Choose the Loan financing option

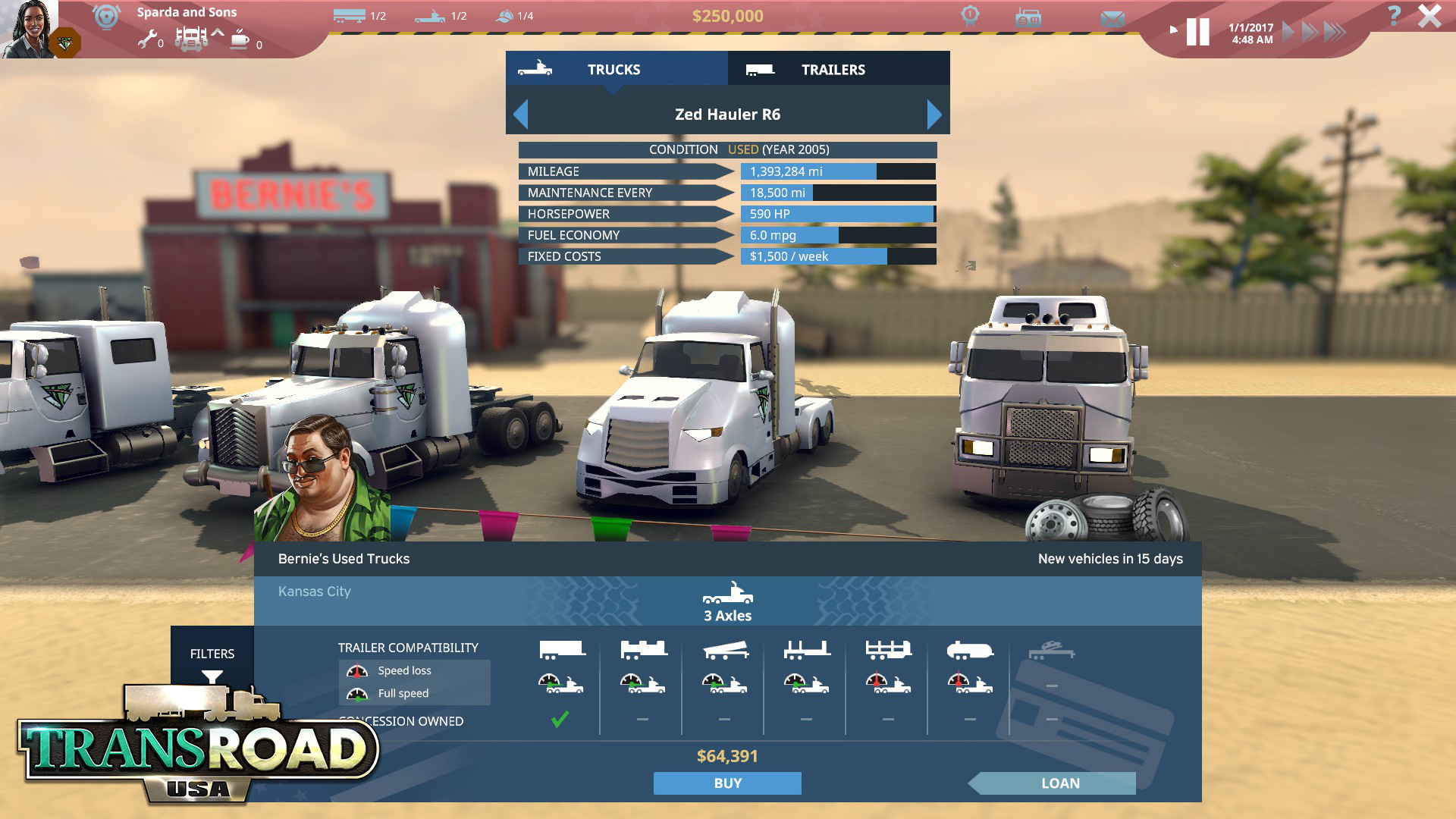pos(1059,783)
